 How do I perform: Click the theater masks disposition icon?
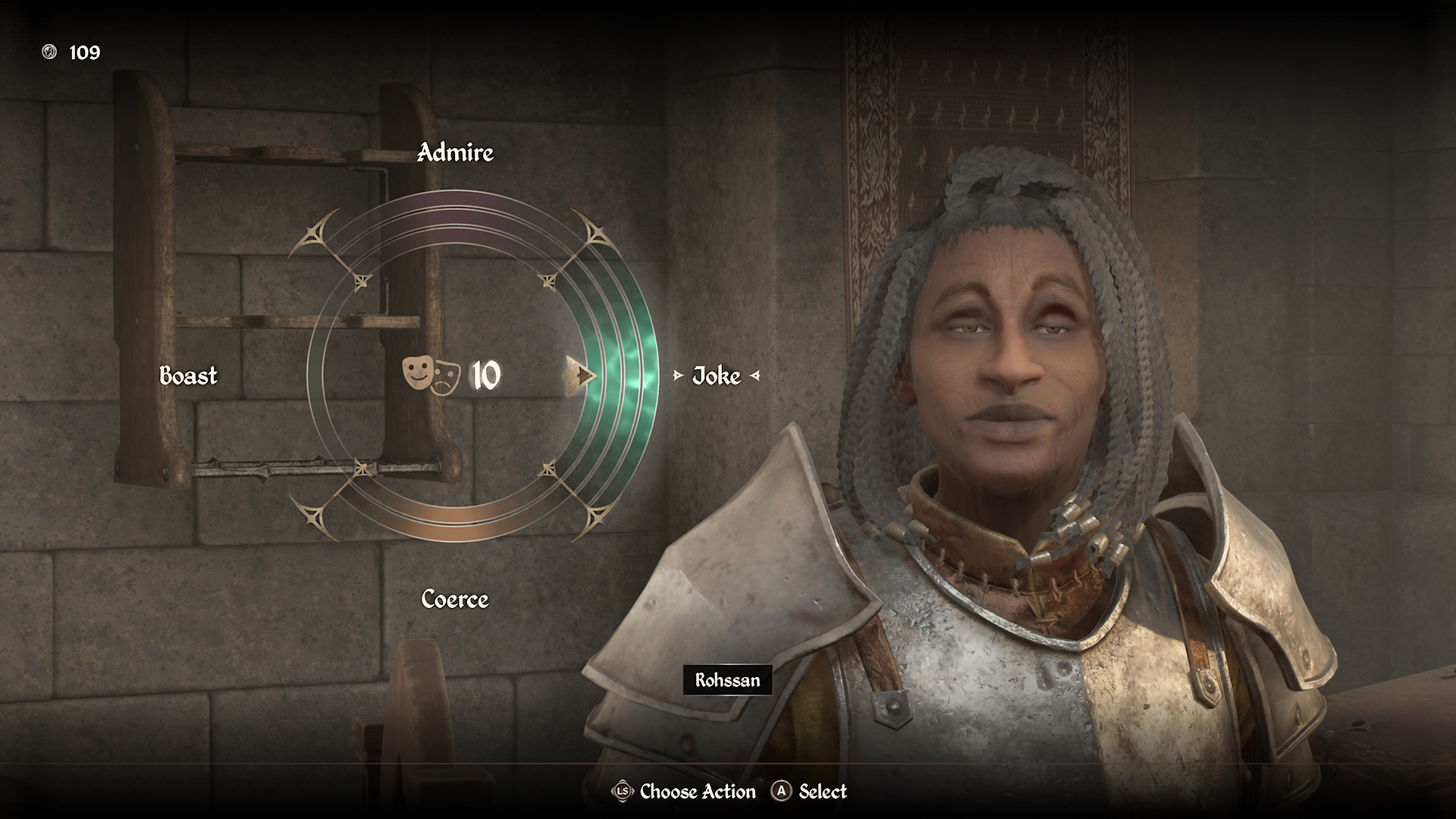pyautogui.click(x=431, y=374)
